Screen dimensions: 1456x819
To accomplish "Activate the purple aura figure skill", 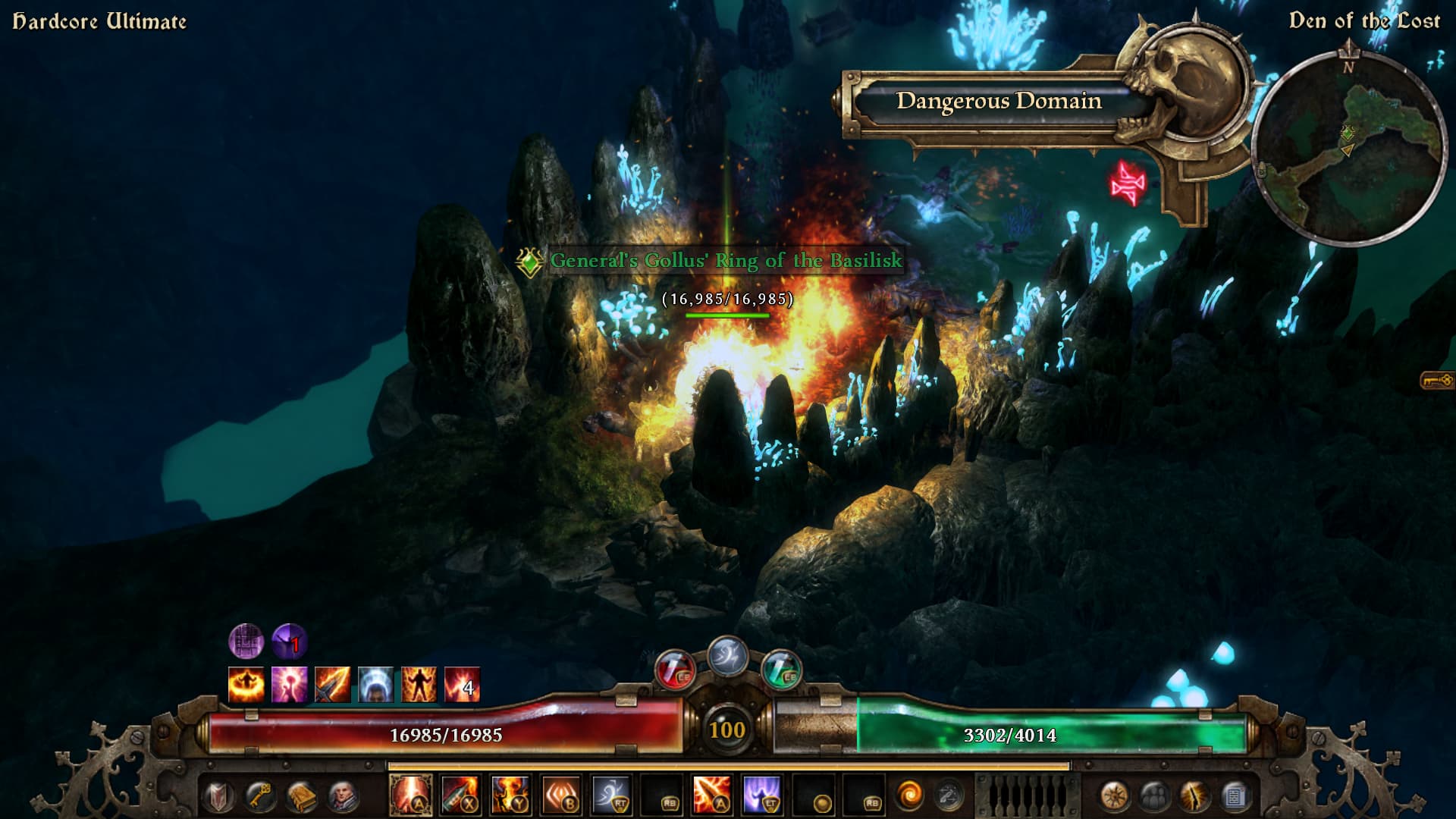I will [x=761, y=795].
